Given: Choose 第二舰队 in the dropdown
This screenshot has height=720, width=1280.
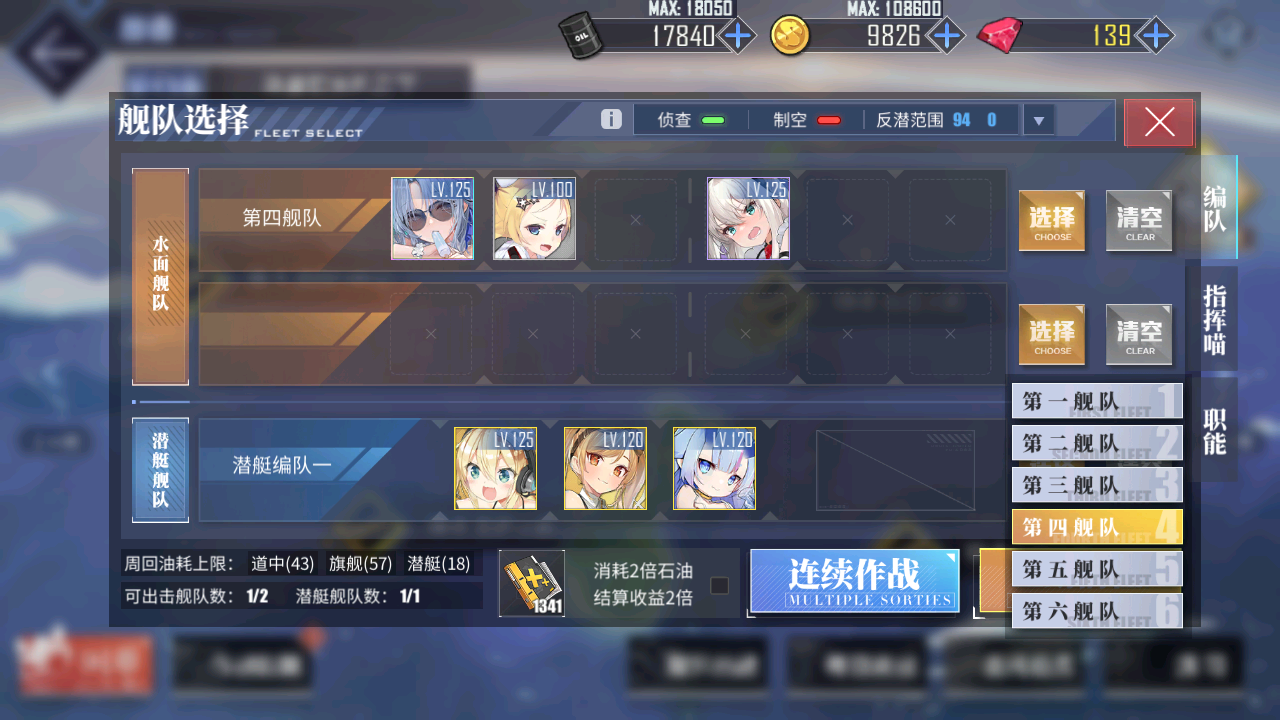Looking at the screenshot, I should 1097,443.
